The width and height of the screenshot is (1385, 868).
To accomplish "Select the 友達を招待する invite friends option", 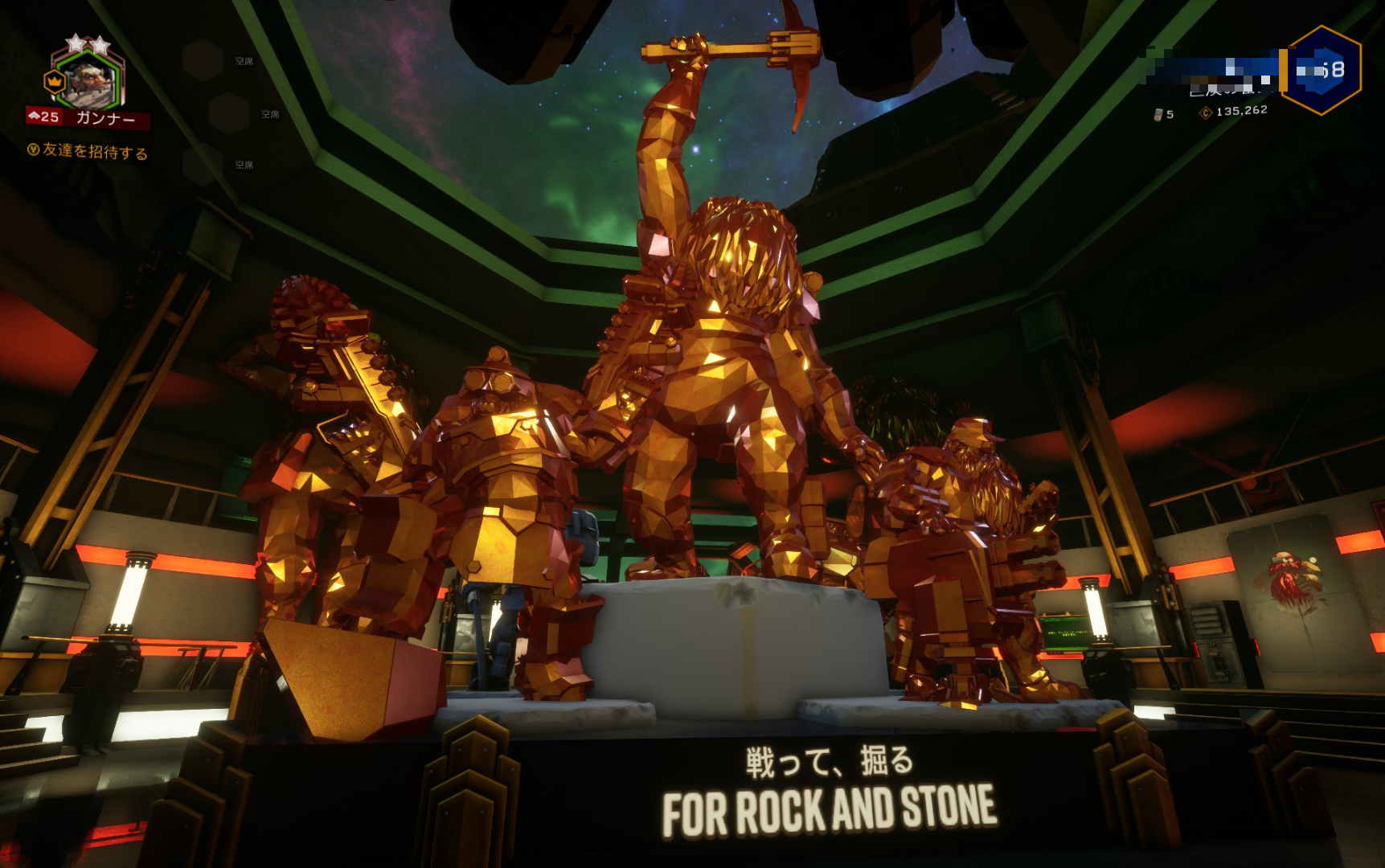I will tap(88, 151).
